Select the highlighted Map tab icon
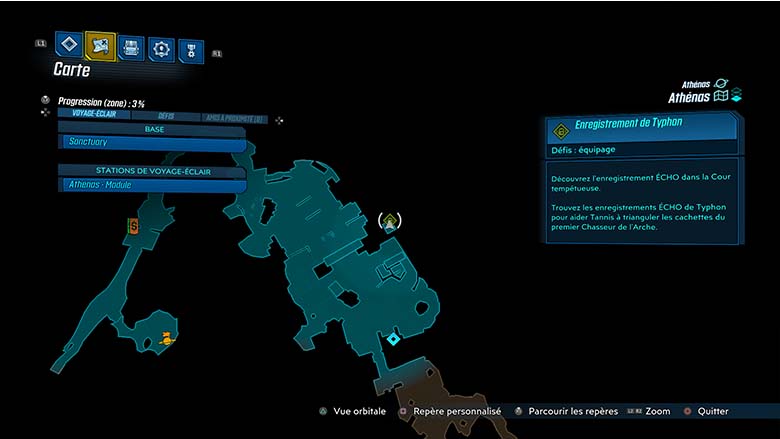 click(100, 45)
